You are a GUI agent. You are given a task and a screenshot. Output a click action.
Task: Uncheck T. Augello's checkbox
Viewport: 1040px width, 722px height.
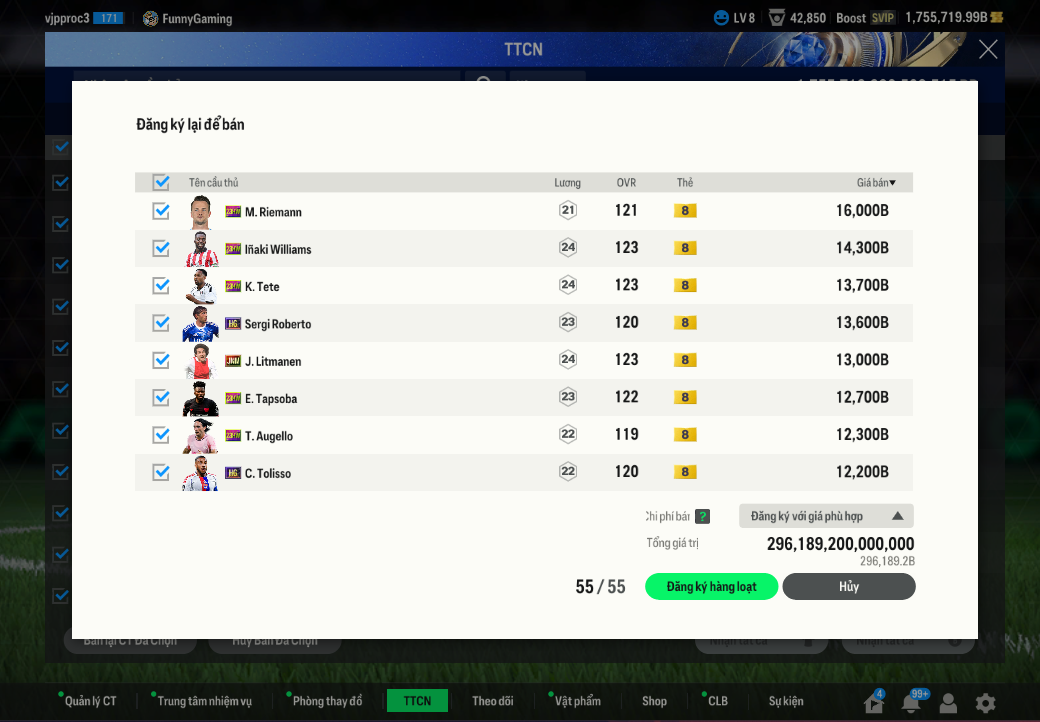[161, 435]
